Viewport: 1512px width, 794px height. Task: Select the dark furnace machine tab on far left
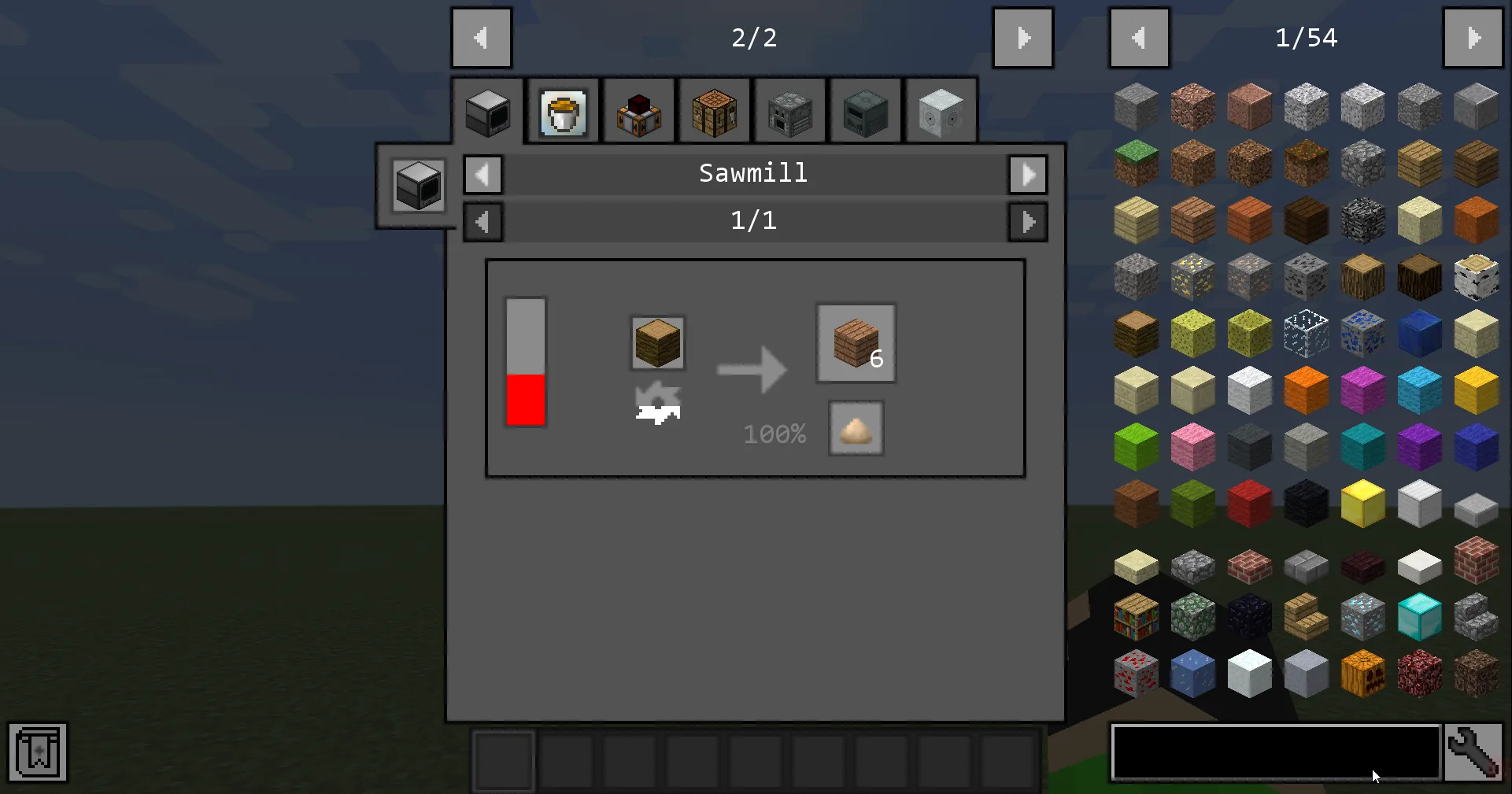[x=487, y=111]
